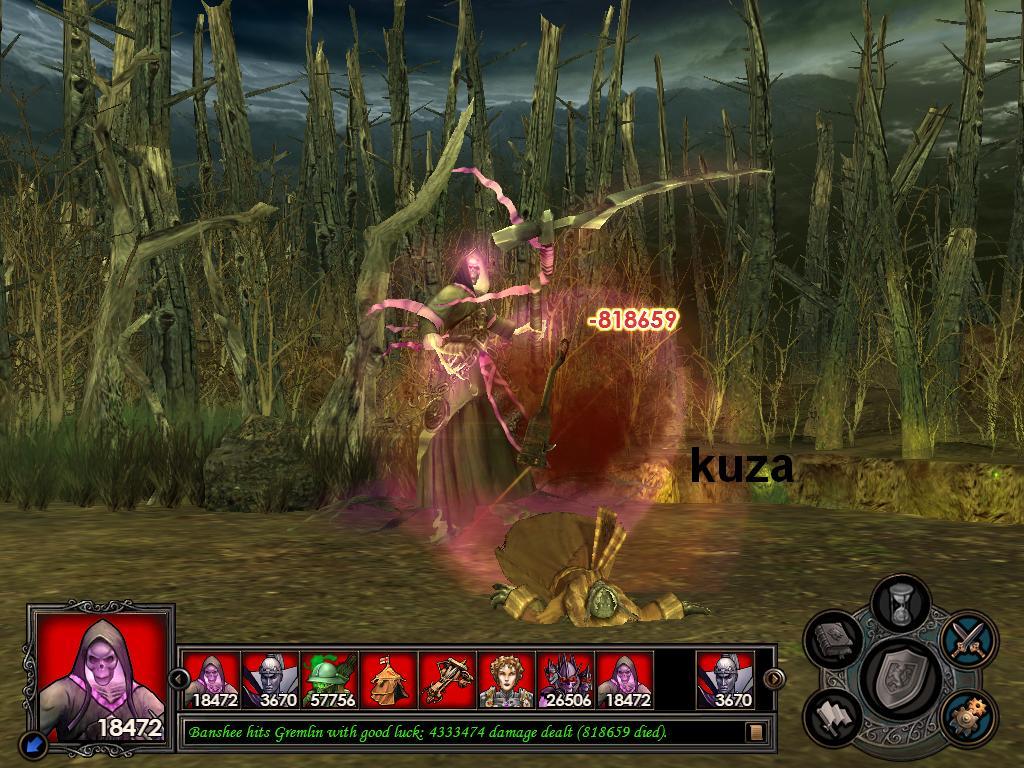
Task: Click the Wait hourglass button
Action: pyautogui.click(x=901, y=604)
